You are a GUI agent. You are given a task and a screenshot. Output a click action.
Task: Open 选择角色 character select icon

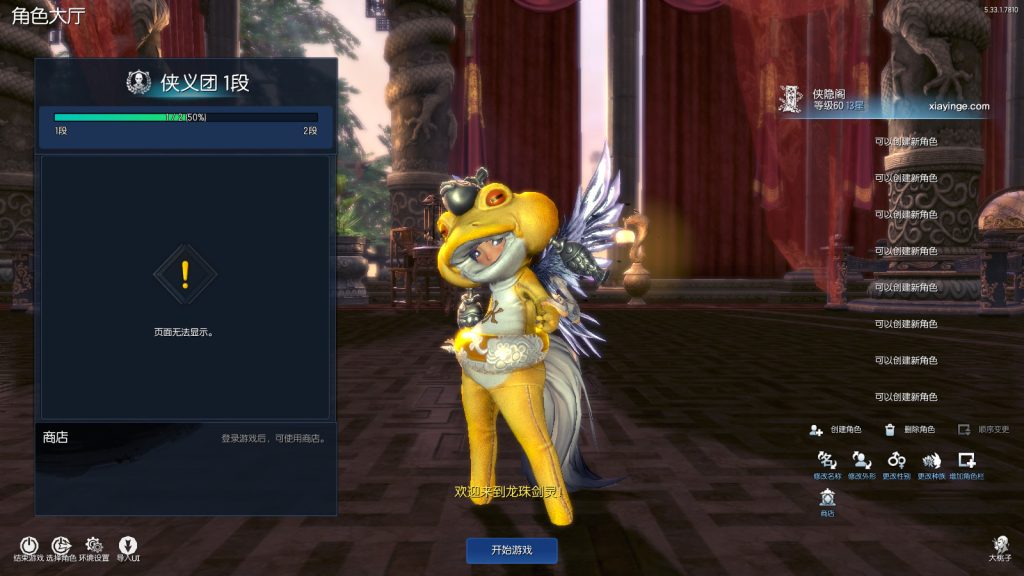pyautogui.click(x=60, y=546)
